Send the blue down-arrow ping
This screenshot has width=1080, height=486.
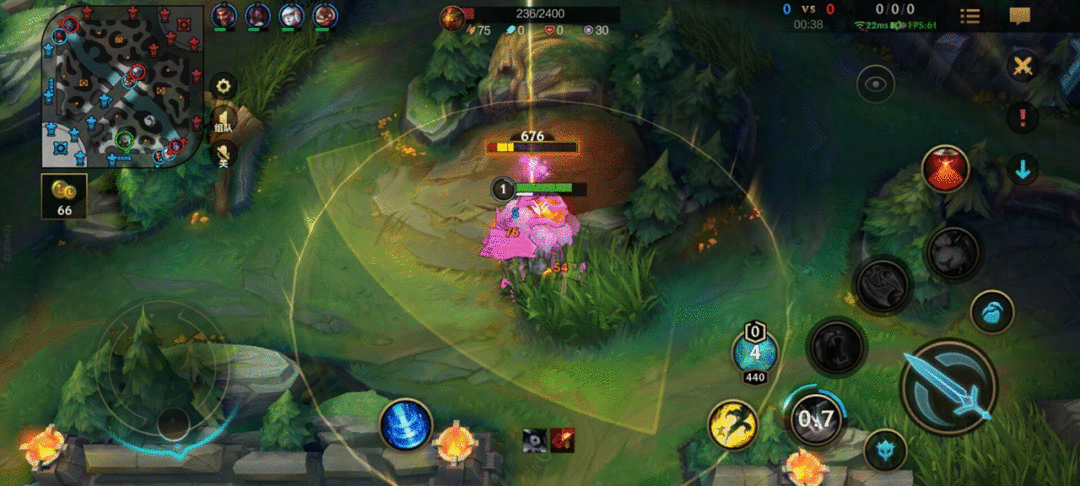pyautogui.click(x=1022, y=169)
